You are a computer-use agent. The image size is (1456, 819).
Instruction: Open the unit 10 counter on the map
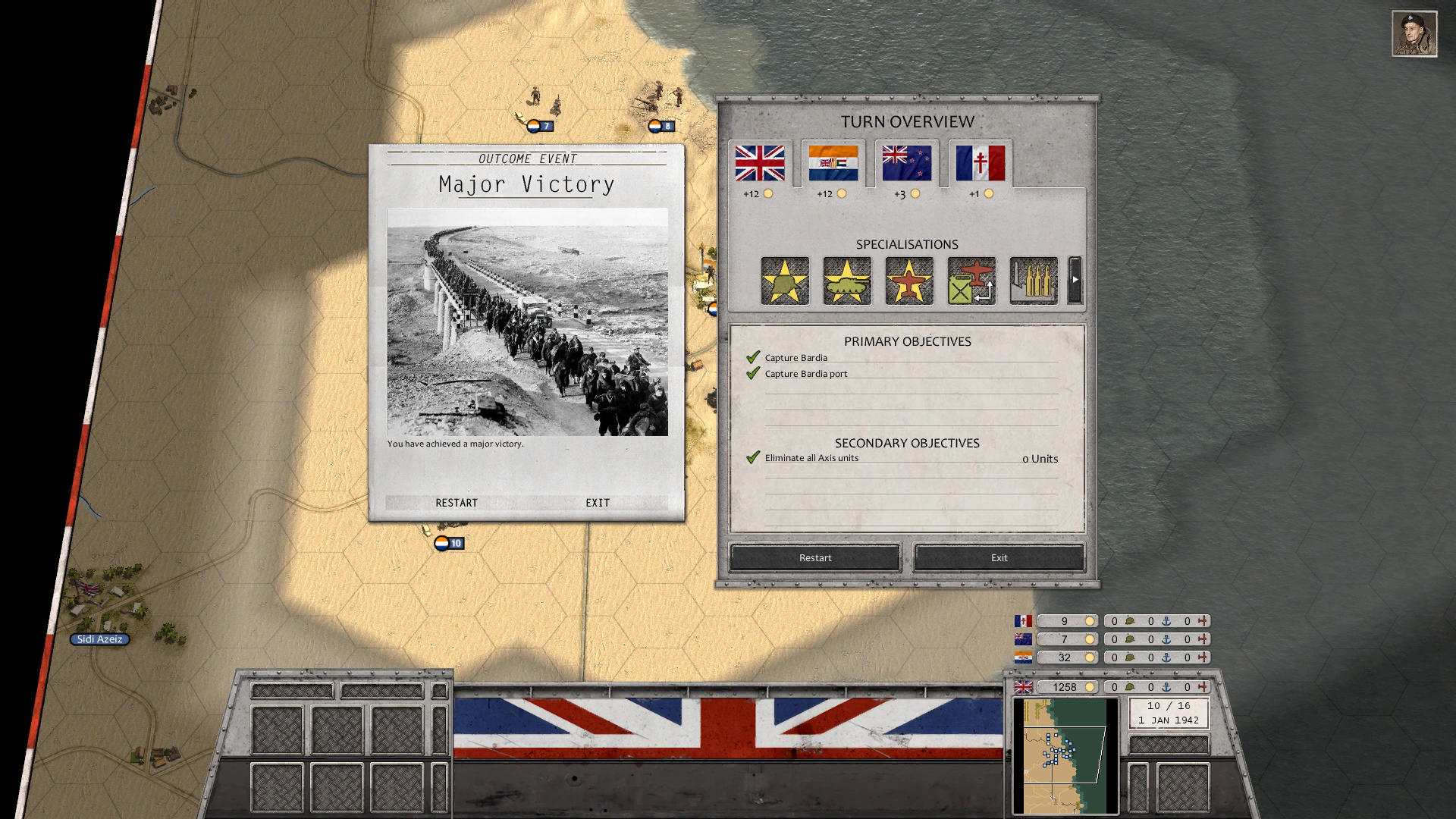click(x=449, y=544)
